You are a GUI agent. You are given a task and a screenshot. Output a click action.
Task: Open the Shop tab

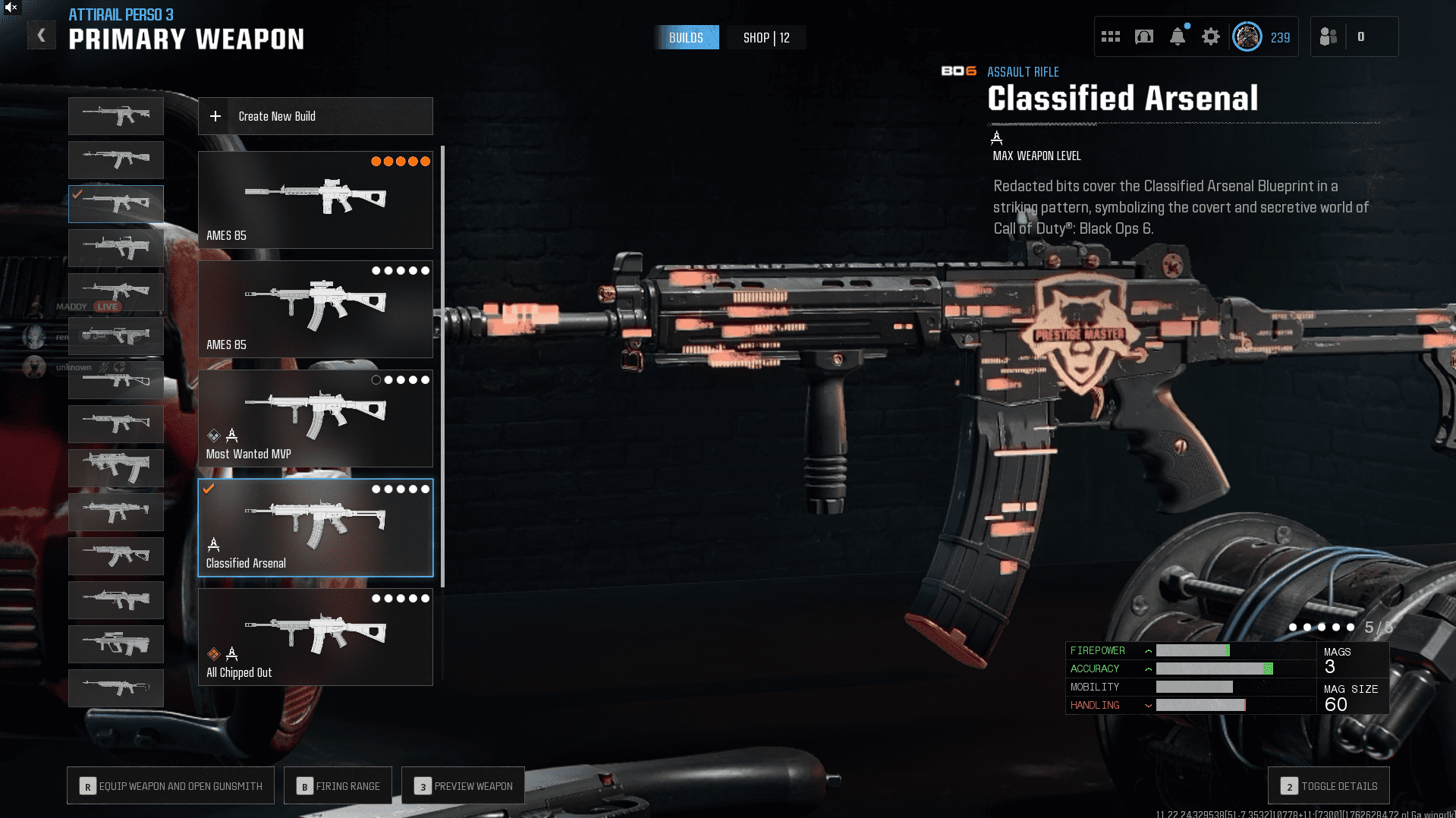[x=766, y=38]
